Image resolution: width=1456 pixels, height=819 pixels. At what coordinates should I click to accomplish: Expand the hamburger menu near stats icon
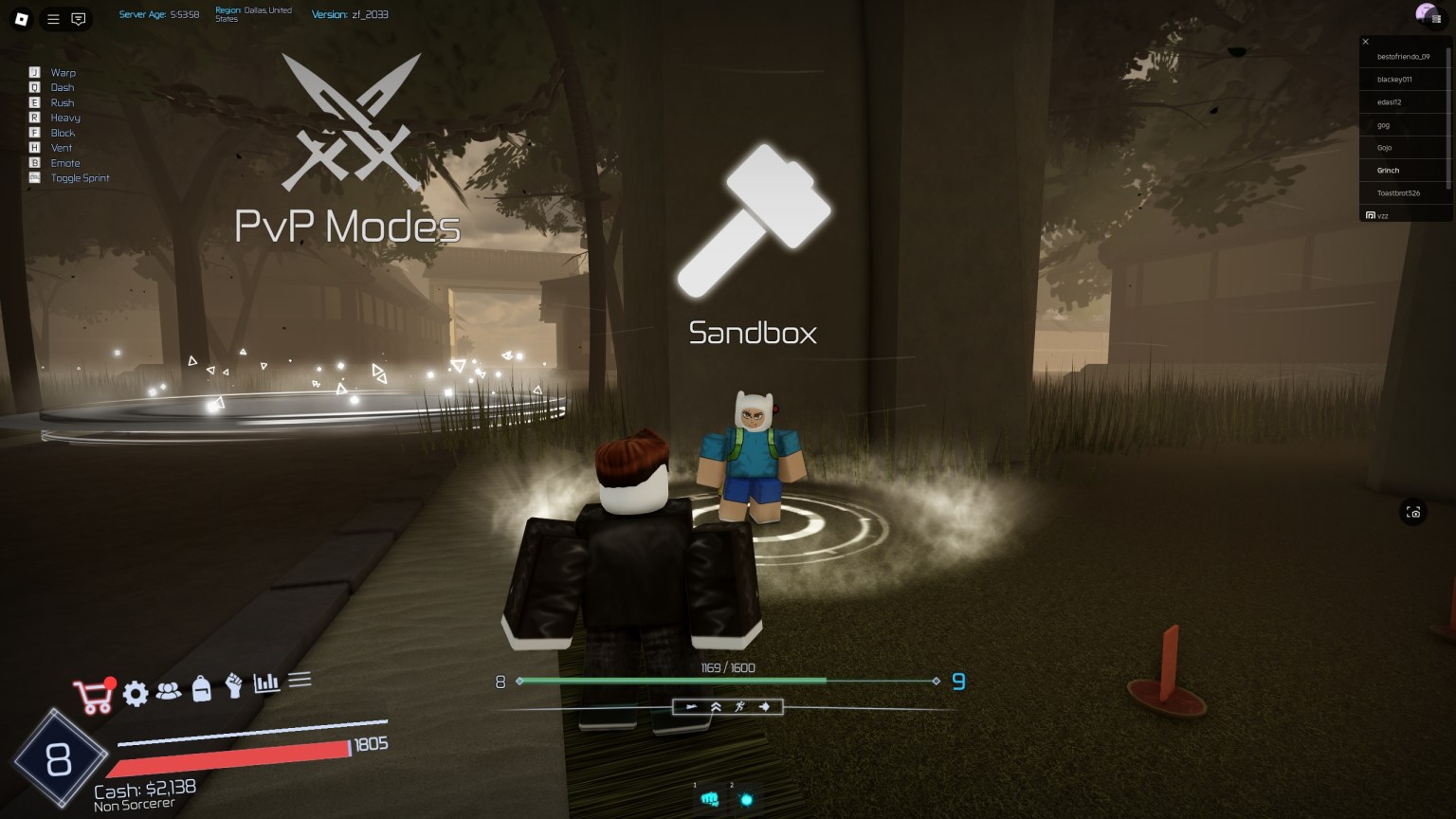pos(300,679)
